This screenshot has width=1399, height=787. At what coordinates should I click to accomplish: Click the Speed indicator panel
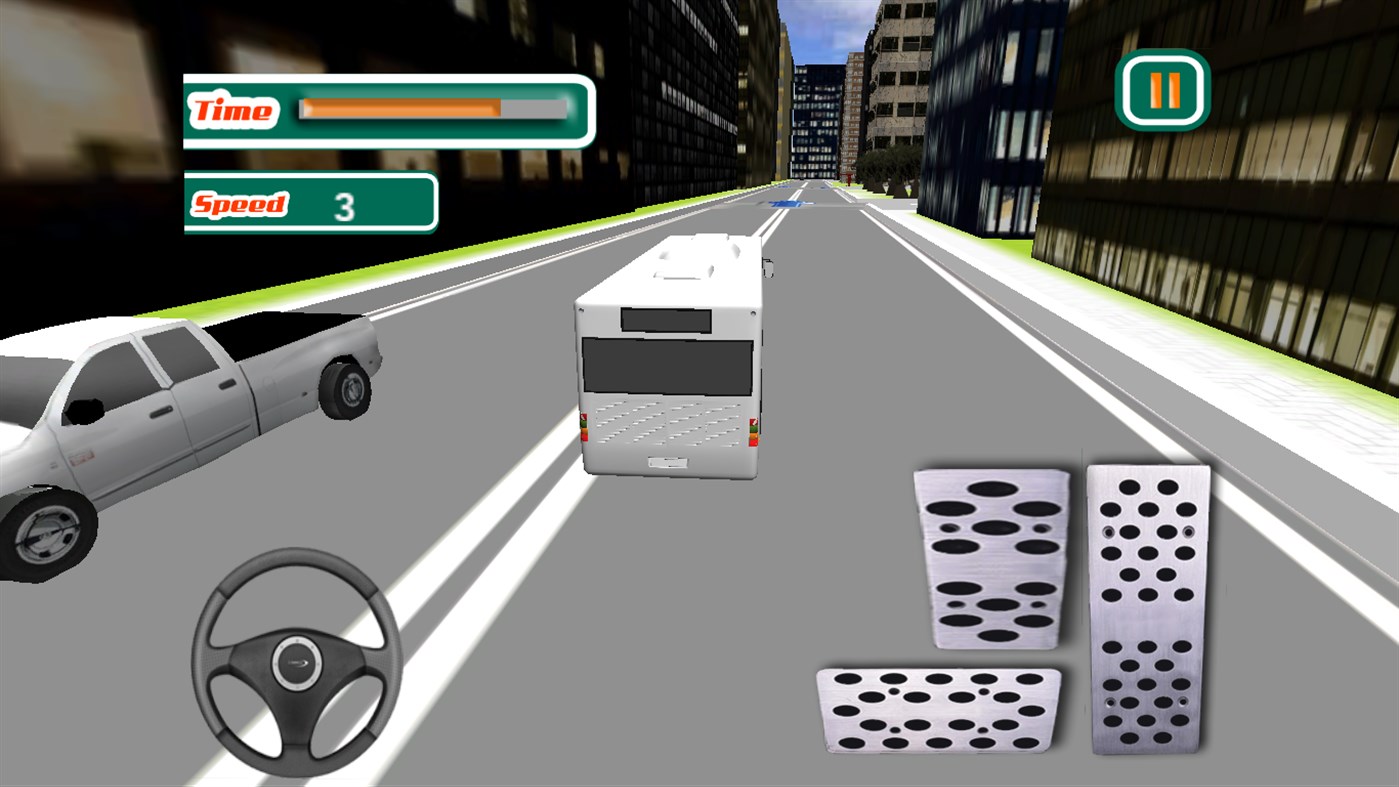309,204
